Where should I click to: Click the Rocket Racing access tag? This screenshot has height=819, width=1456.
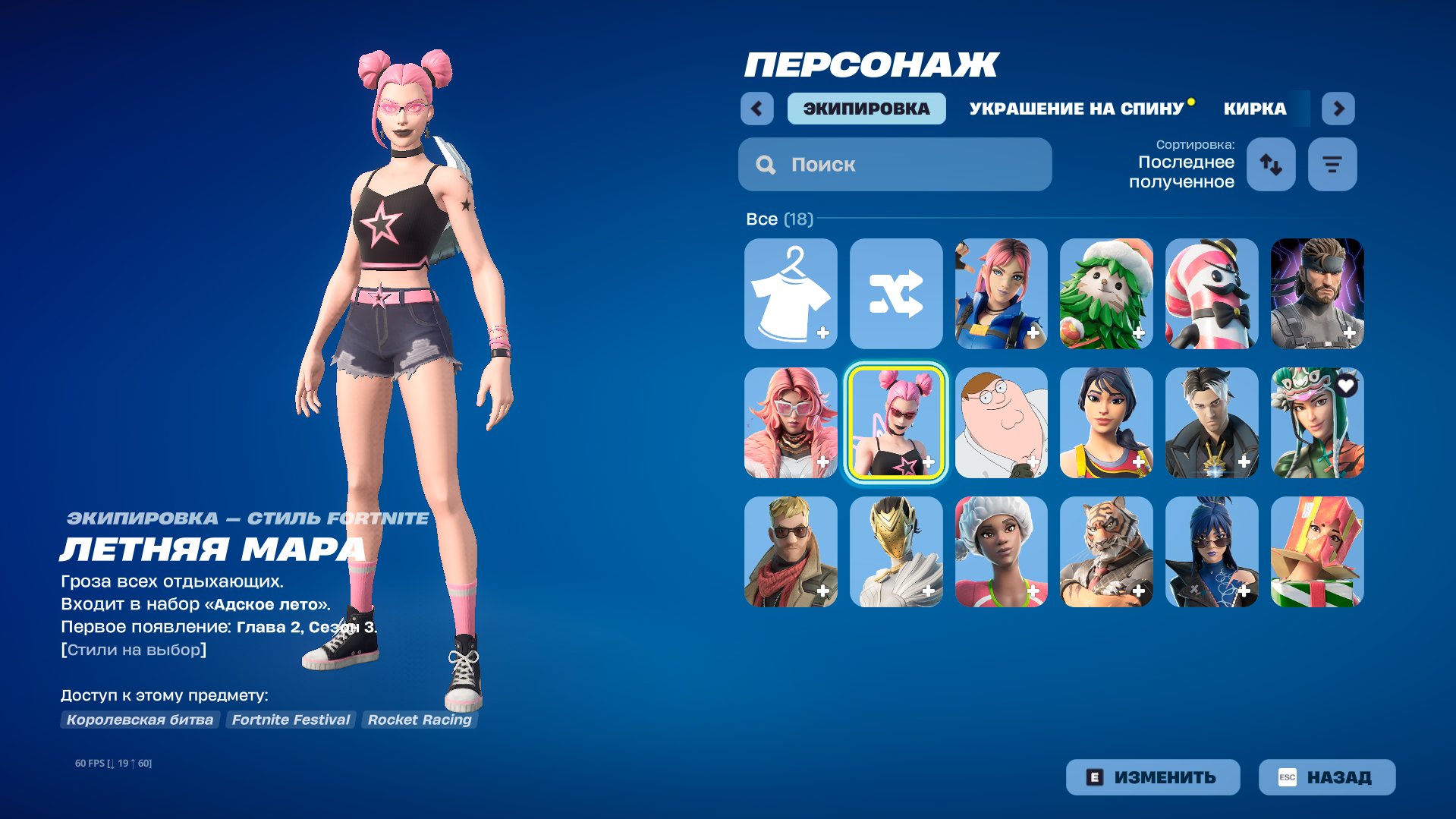click(x=419, y=720)
